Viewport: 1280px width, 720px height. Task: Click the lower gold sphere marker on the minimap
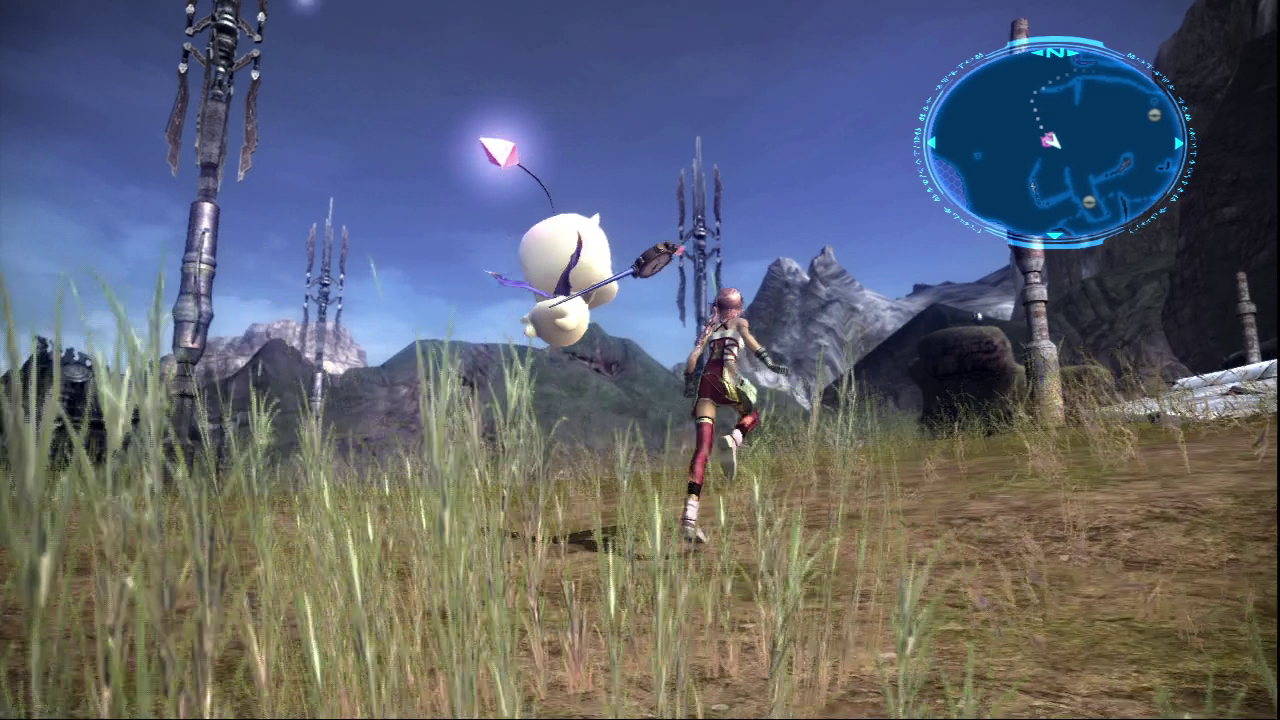1088,202
